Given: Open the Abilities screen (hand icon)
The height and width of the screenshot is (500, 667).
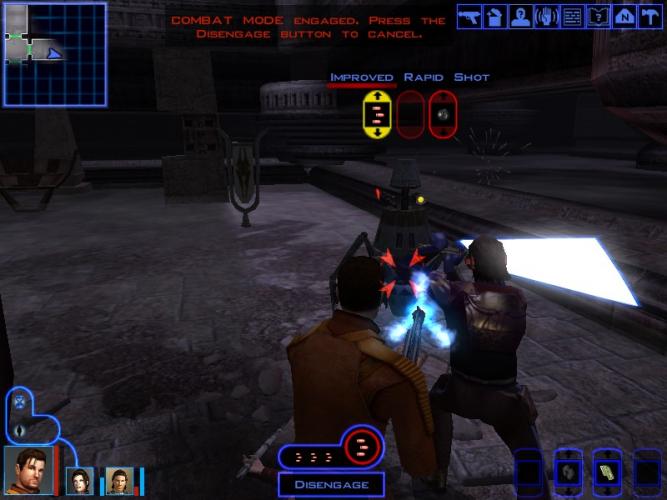Looking at the screenshot, I should click(x=546, y=15).
